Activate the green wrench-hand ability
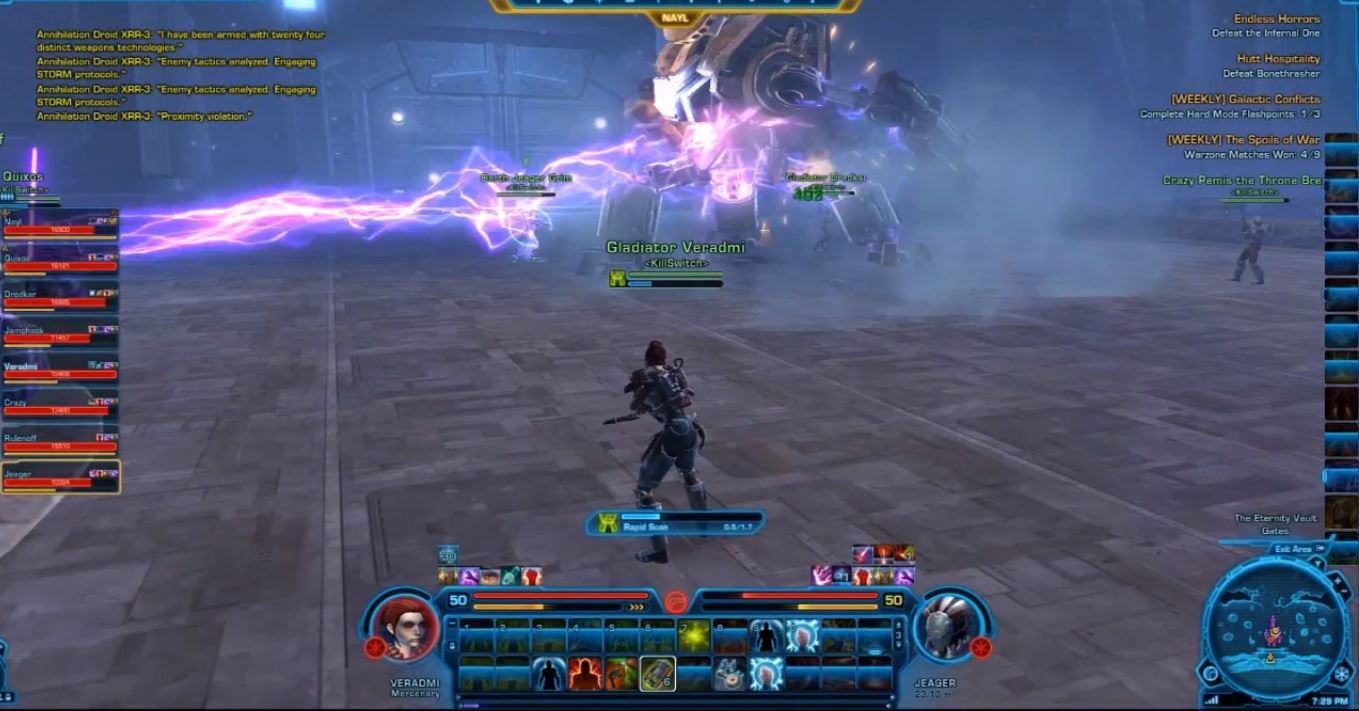The image size is (1359, 711). pos(621,673)
